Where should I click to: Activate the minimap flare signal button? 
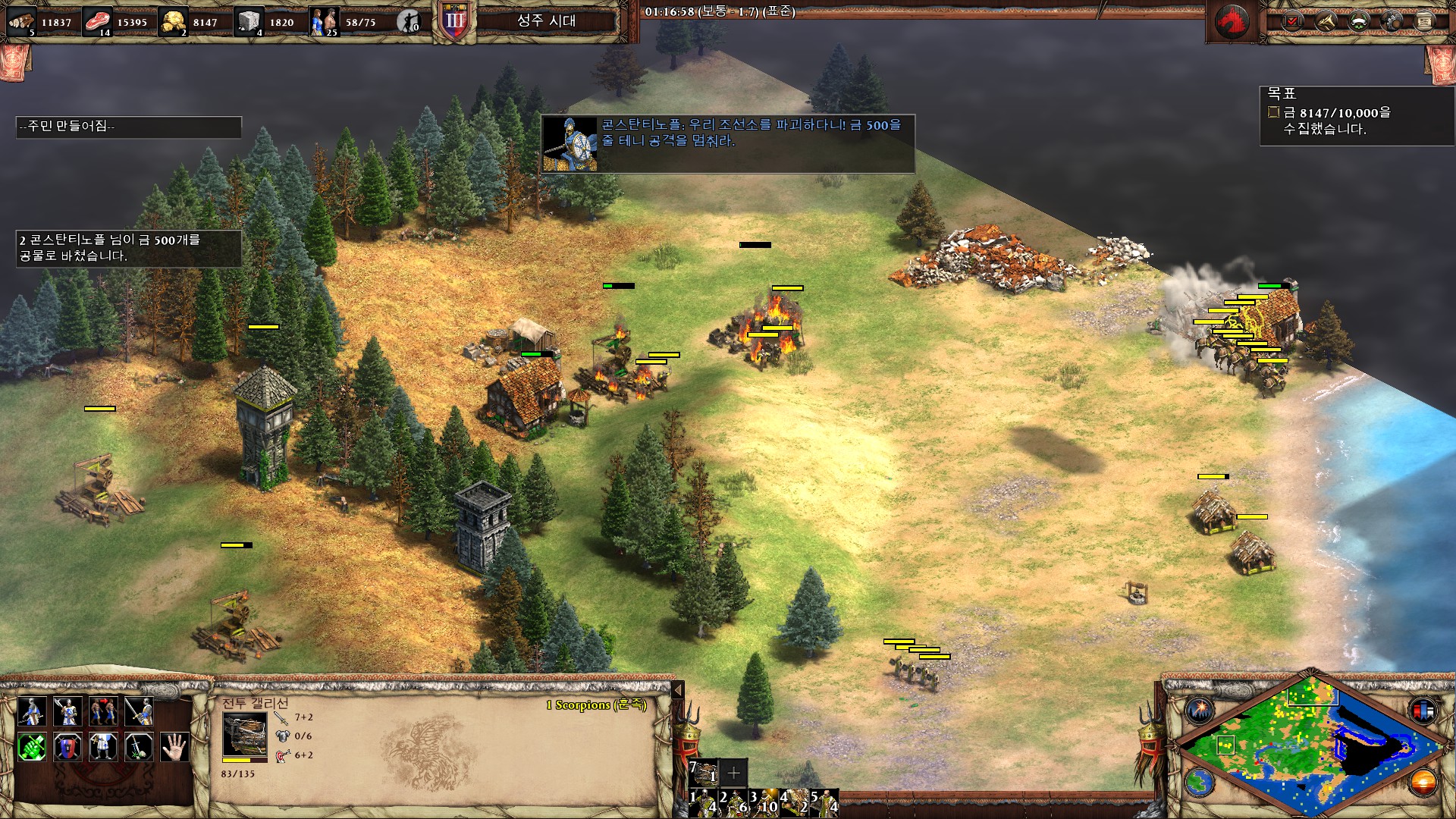point(1200,711)
